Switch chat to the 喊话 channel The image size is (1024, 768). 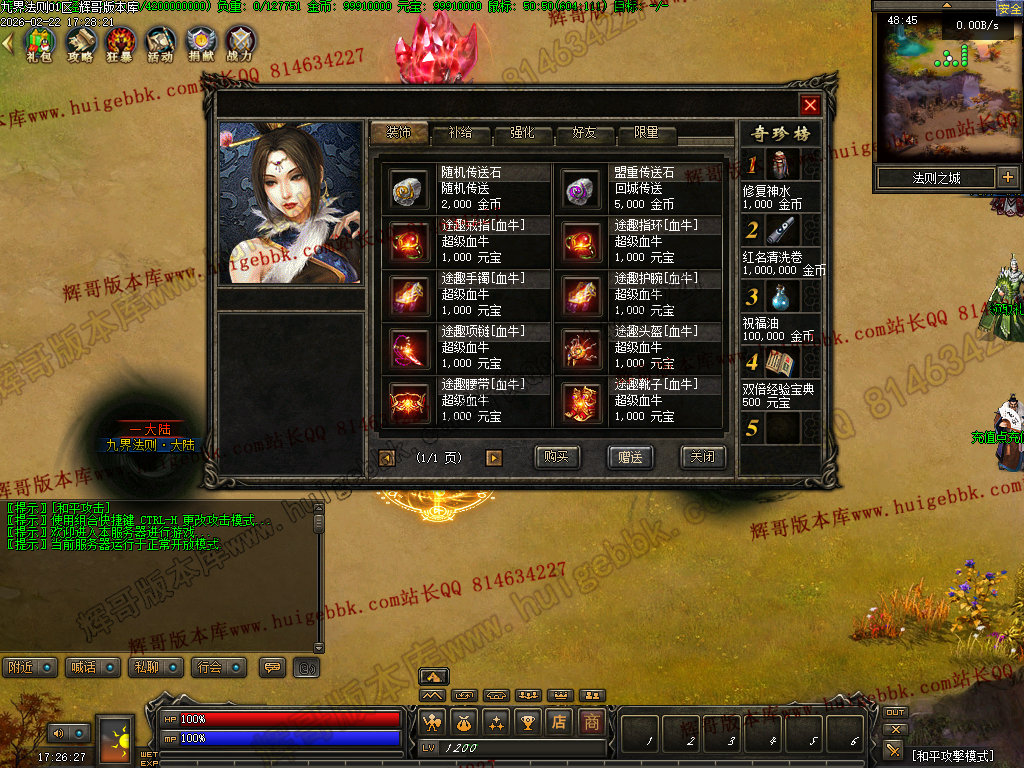tap(92, 667)
